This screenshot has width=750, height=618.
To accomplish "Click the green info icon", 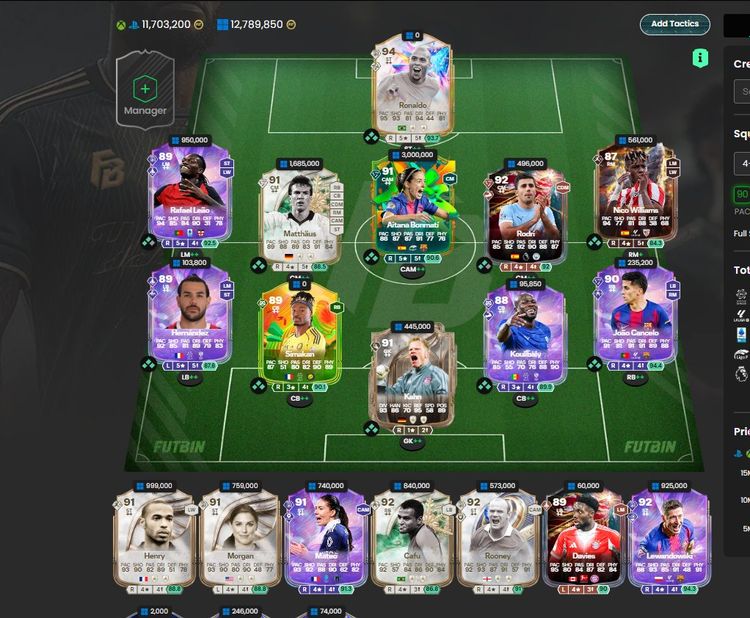I will (700, 58).
